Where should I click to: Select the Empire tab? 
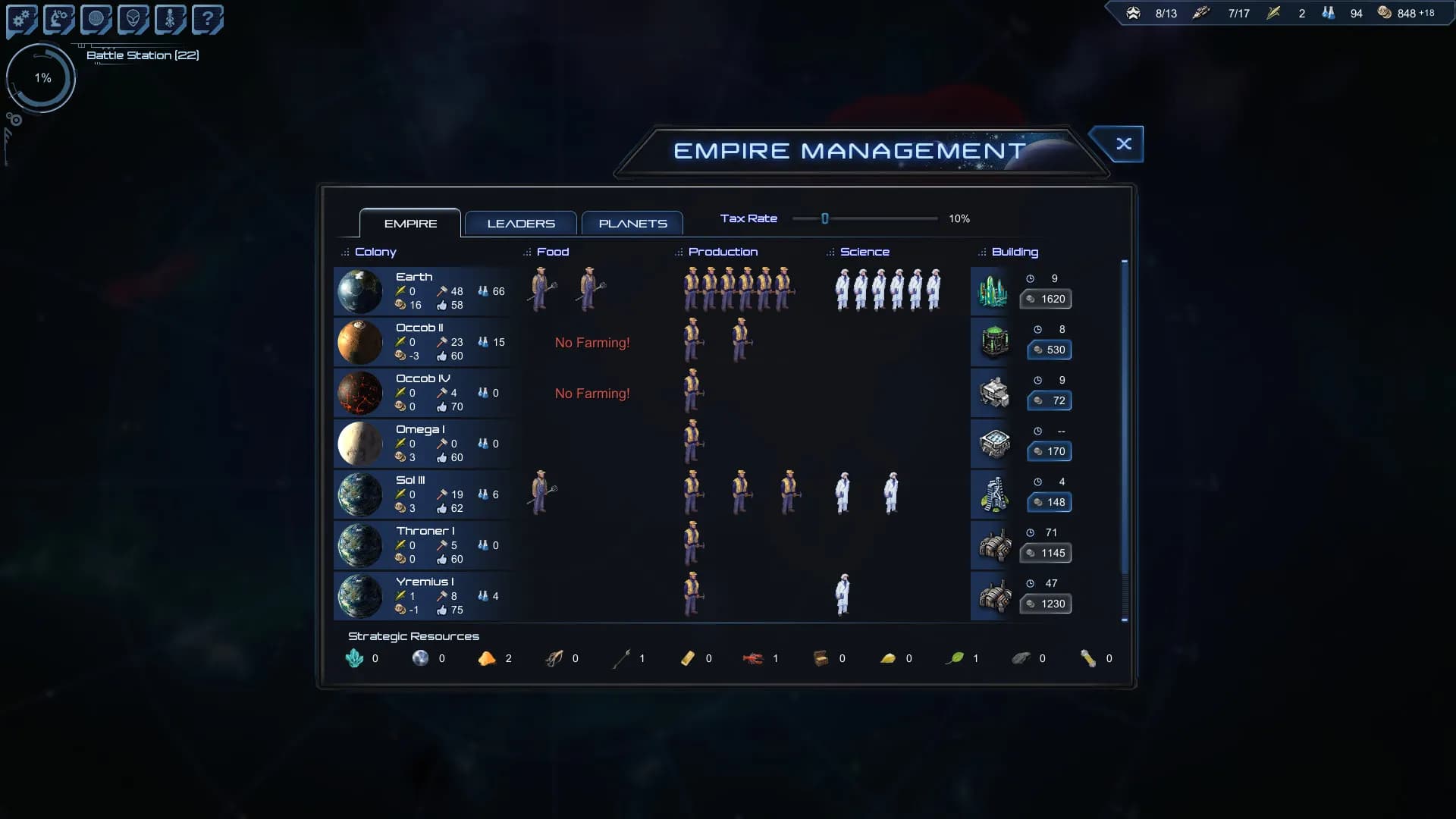[410, 224]
